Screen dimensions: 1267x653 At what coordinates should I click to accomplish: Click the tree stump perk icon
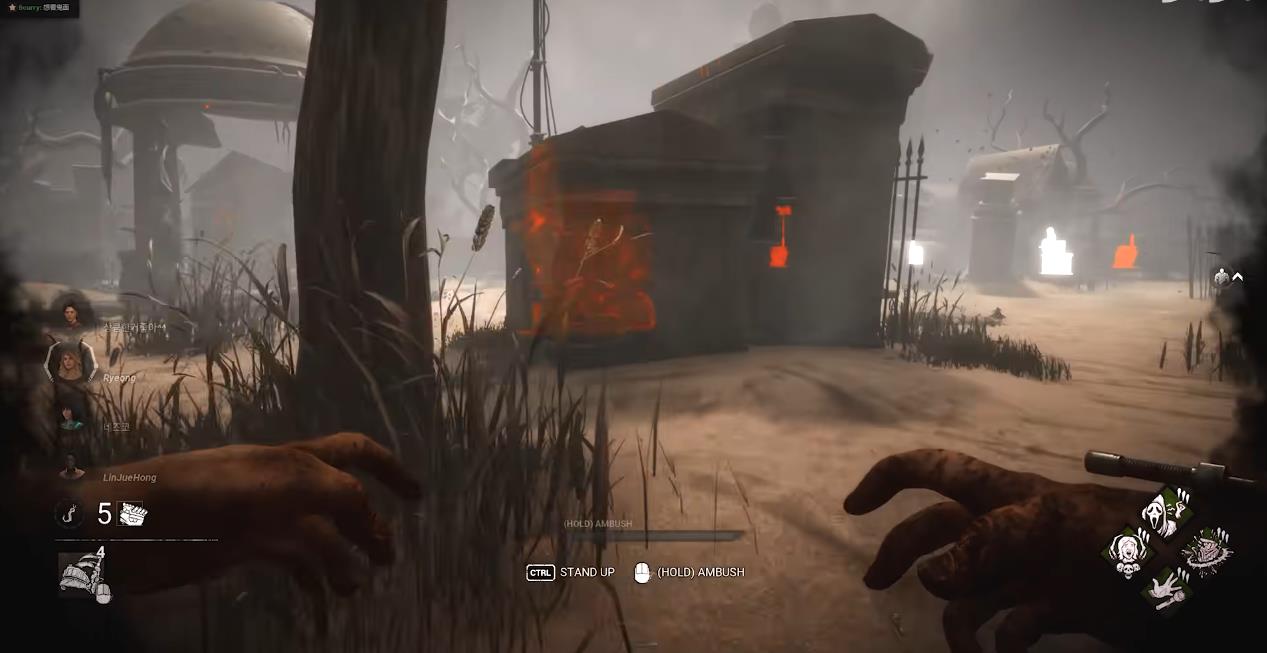(1207, 551)
